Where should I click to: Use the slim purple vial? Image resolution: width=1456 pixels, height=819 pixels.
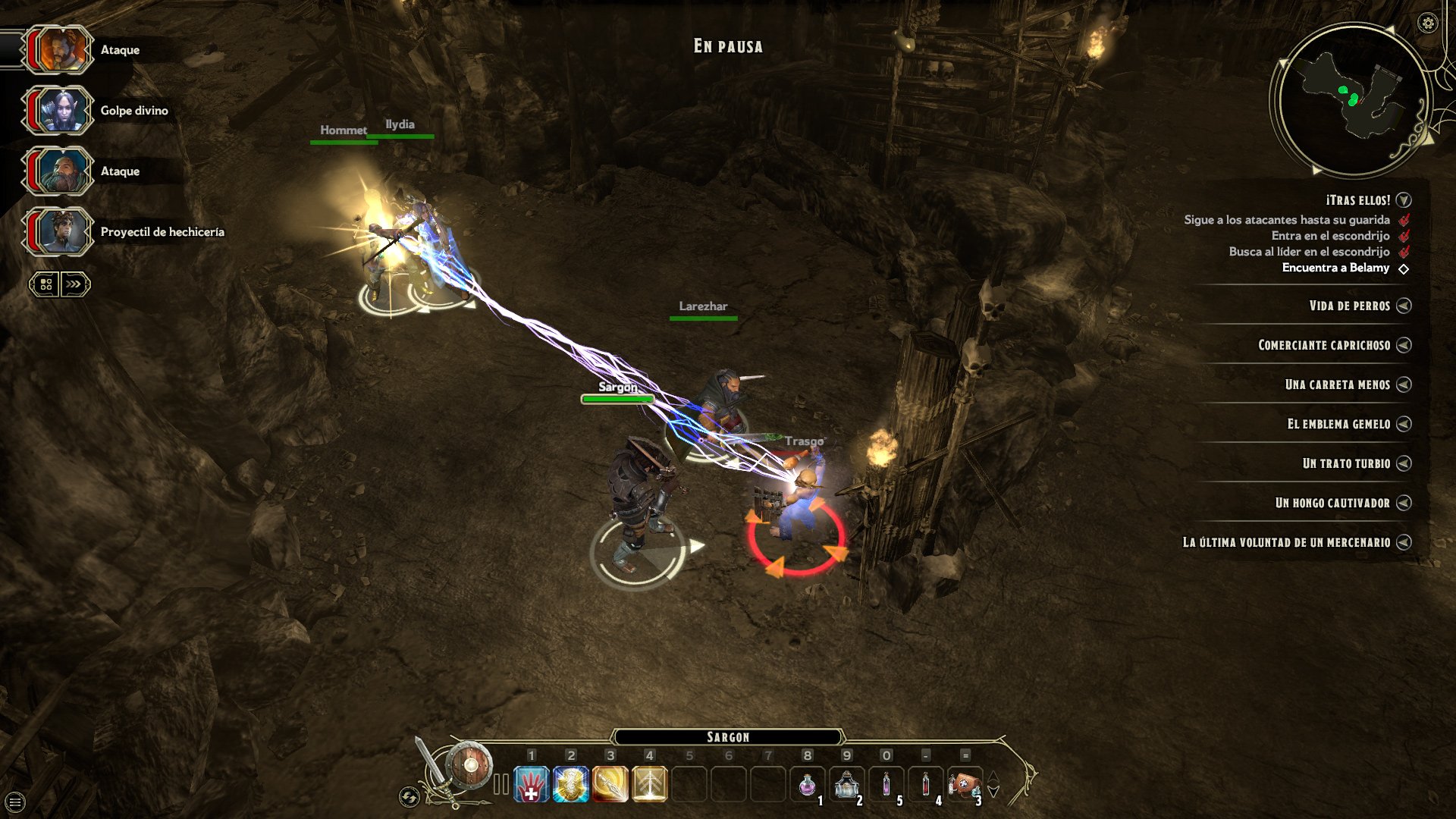(886, 785)
